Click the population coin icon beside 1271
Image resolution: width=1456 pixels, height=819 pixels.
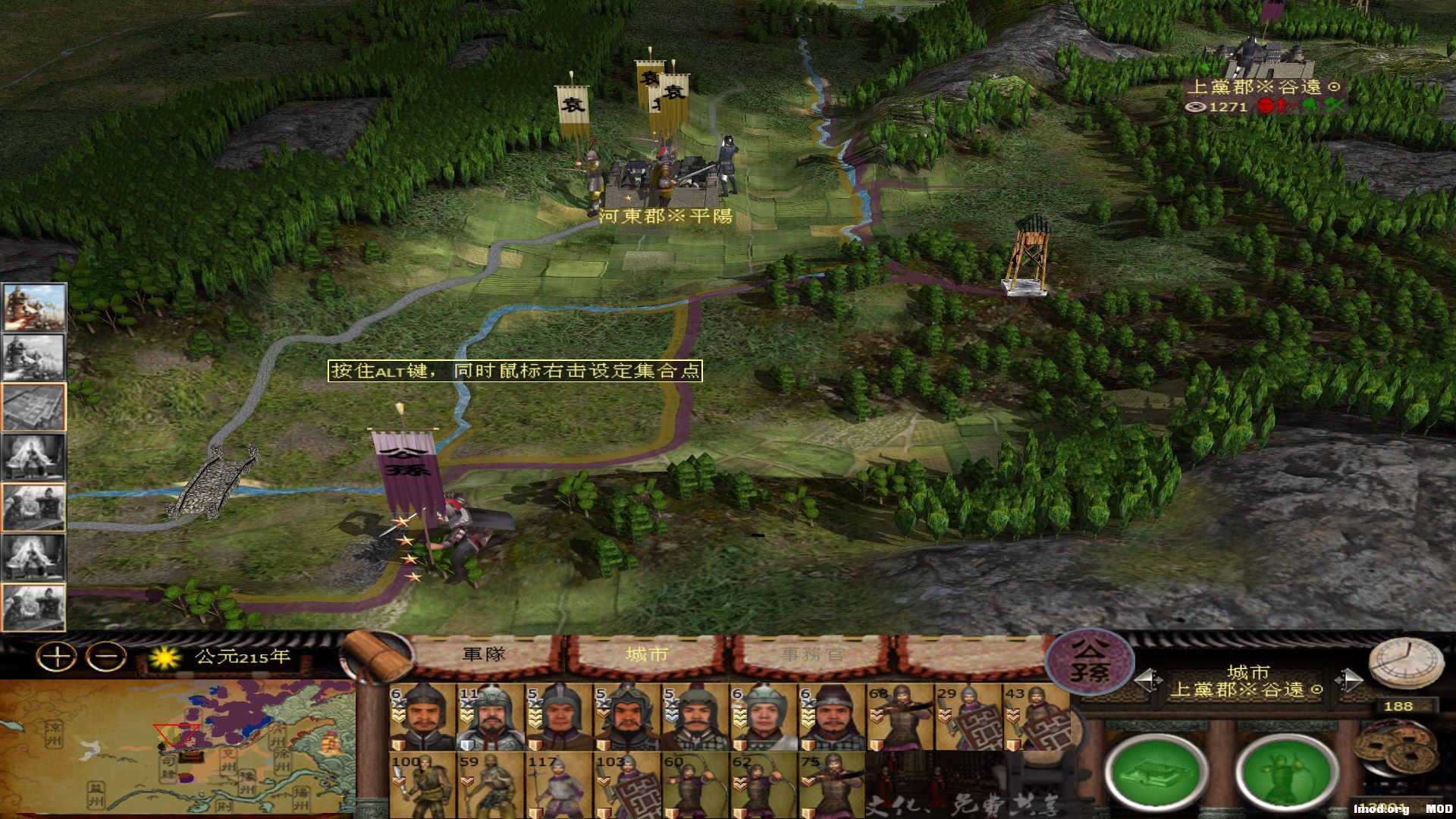(x=1195, y=108)
